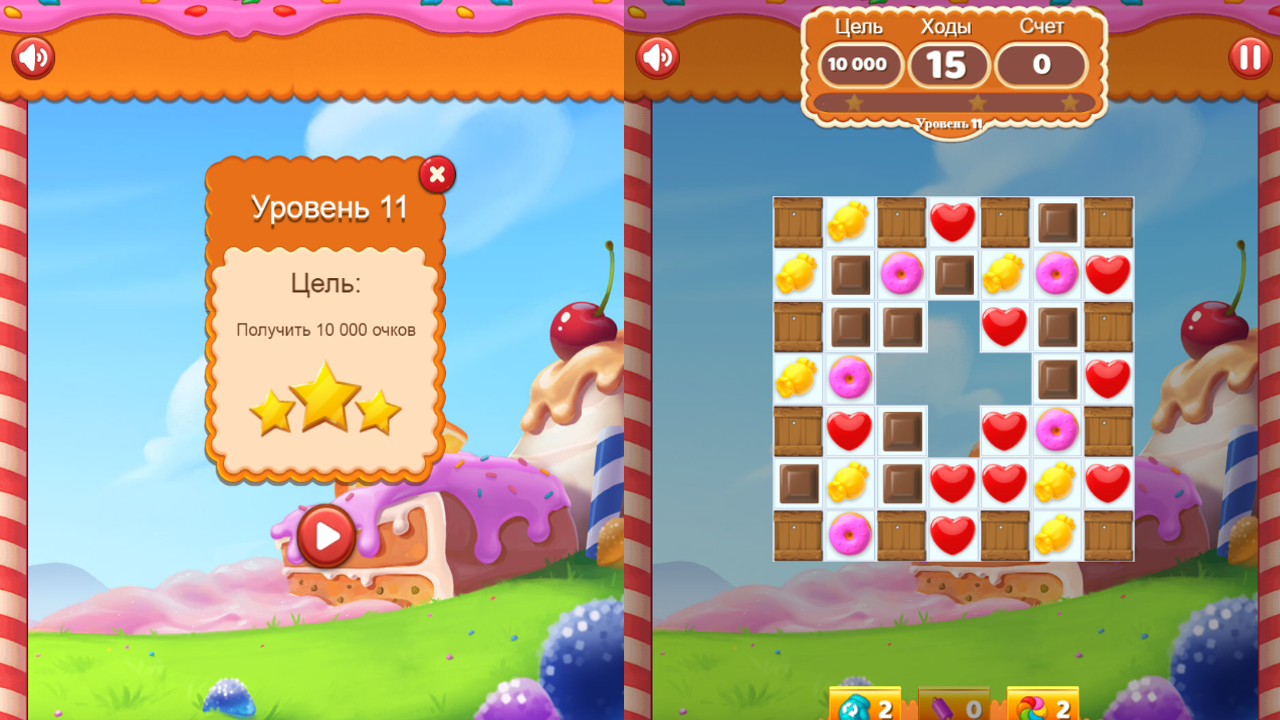Click a wooden crate tile on the board
The height and width of the screenshot is (720, 1280).
(x=797, y=222)
